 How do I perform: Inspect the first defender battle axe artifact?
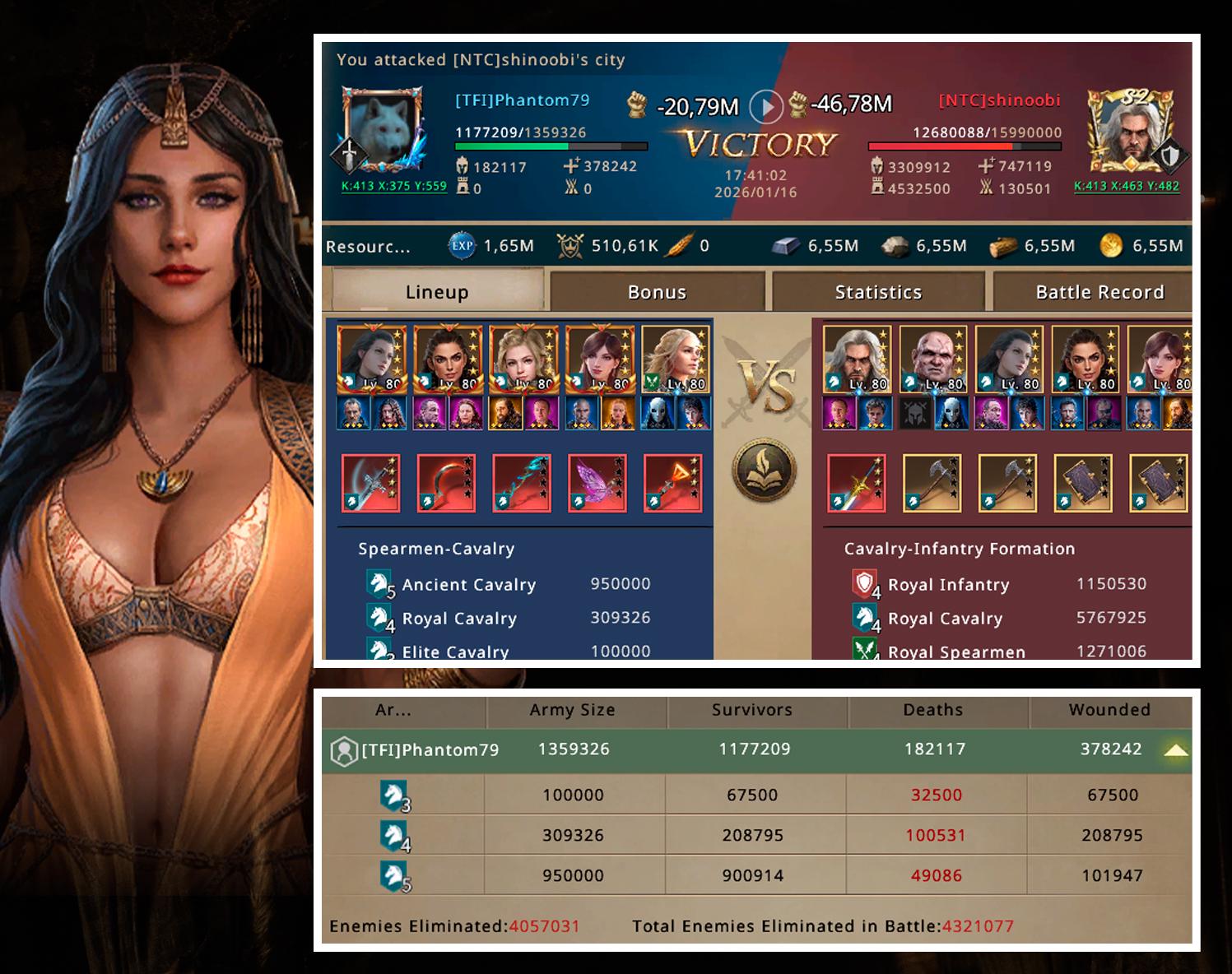click(x=932, y=483)
